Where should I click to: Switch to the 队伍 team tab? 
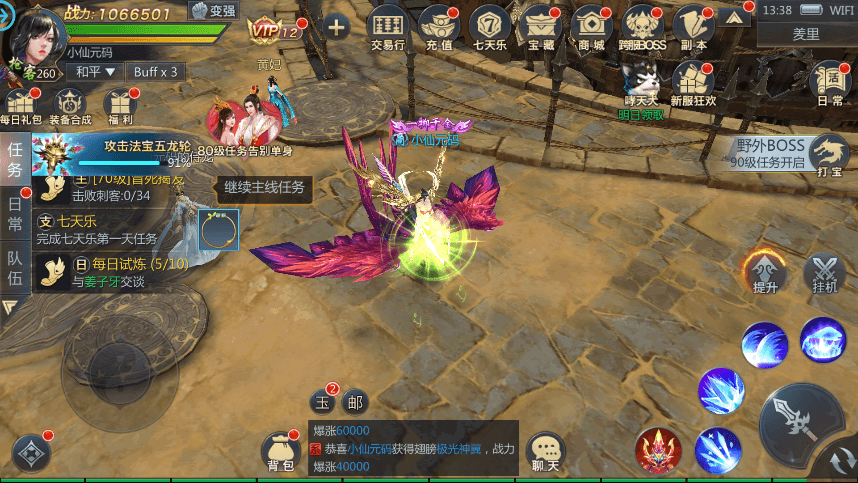pyautogui.click(x=15, y=265)
